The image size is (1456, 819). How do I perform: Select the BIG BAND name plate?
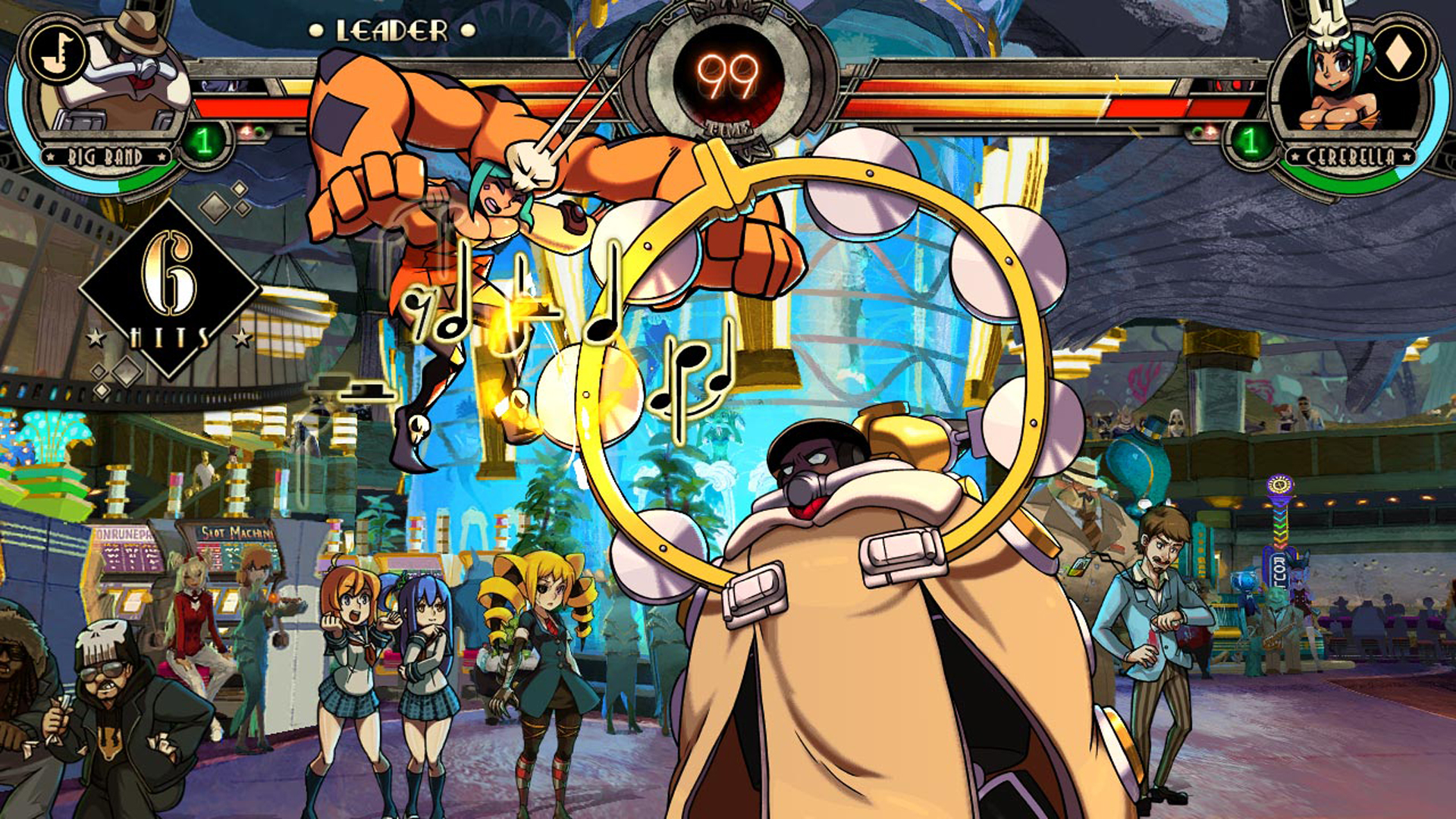[x=106, y=155]
